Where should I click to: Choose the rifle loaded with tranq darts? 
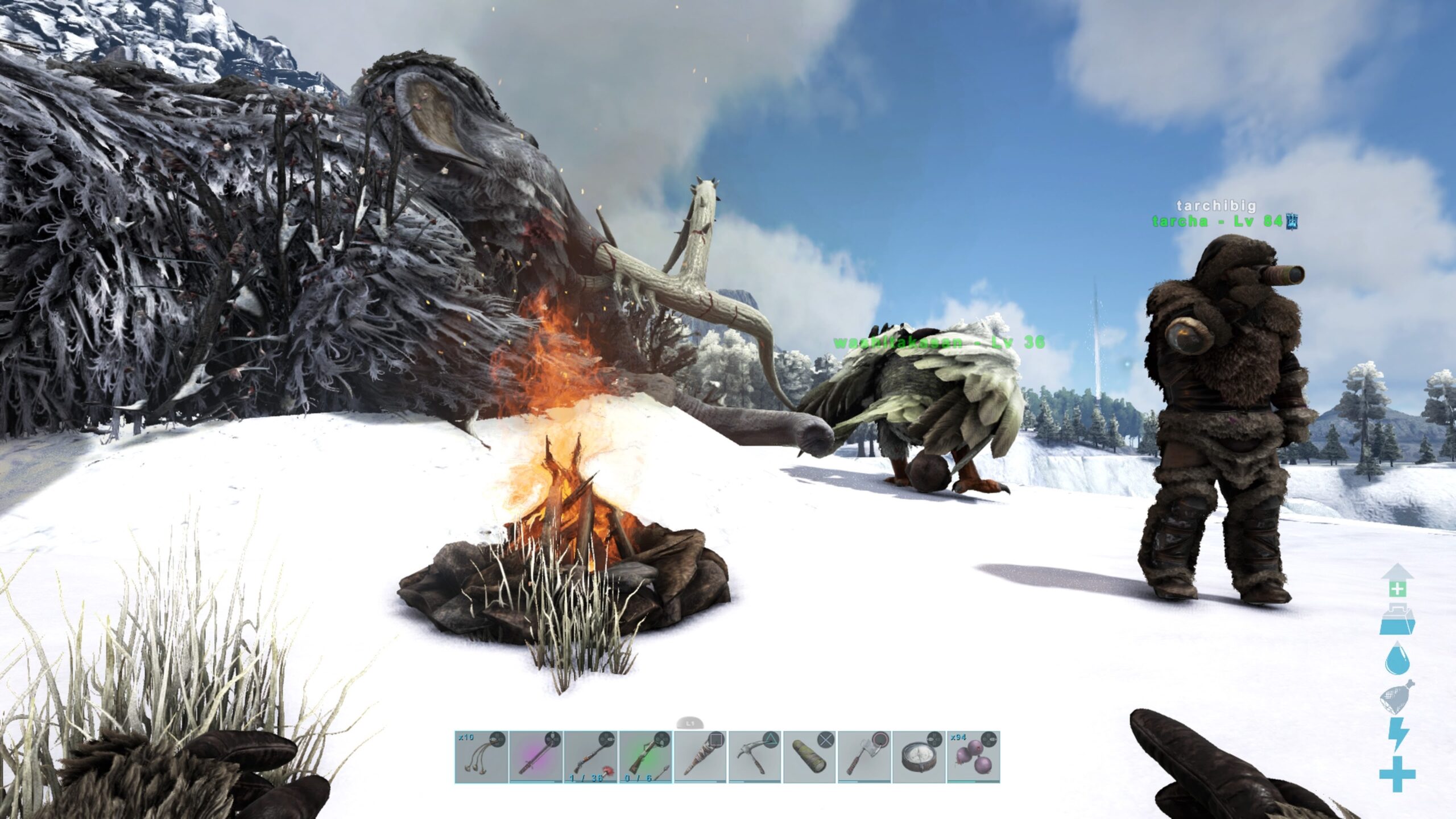590,757
